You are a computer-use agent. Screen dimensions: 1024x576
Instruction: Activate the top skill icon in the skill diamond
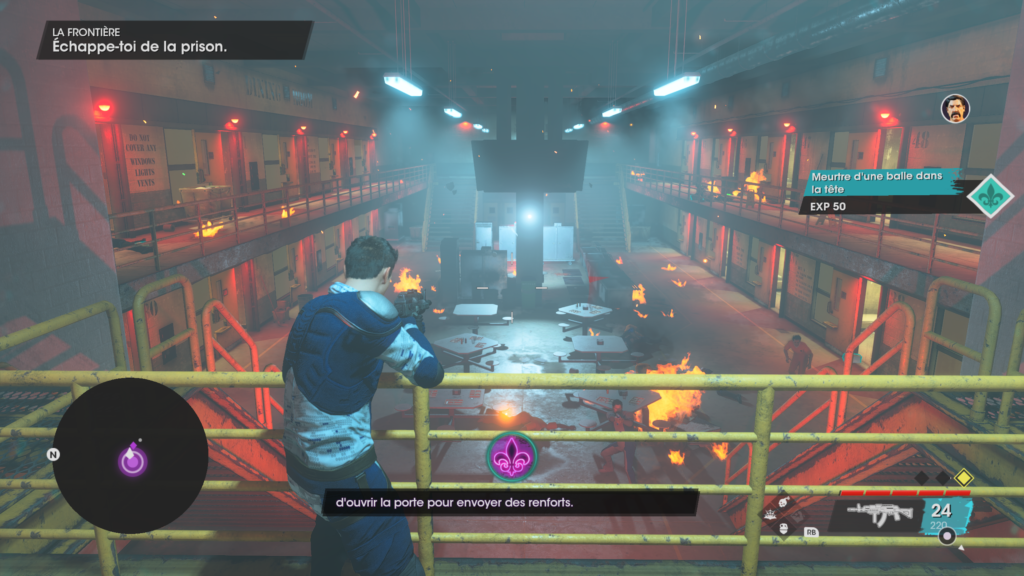[784, 502]
